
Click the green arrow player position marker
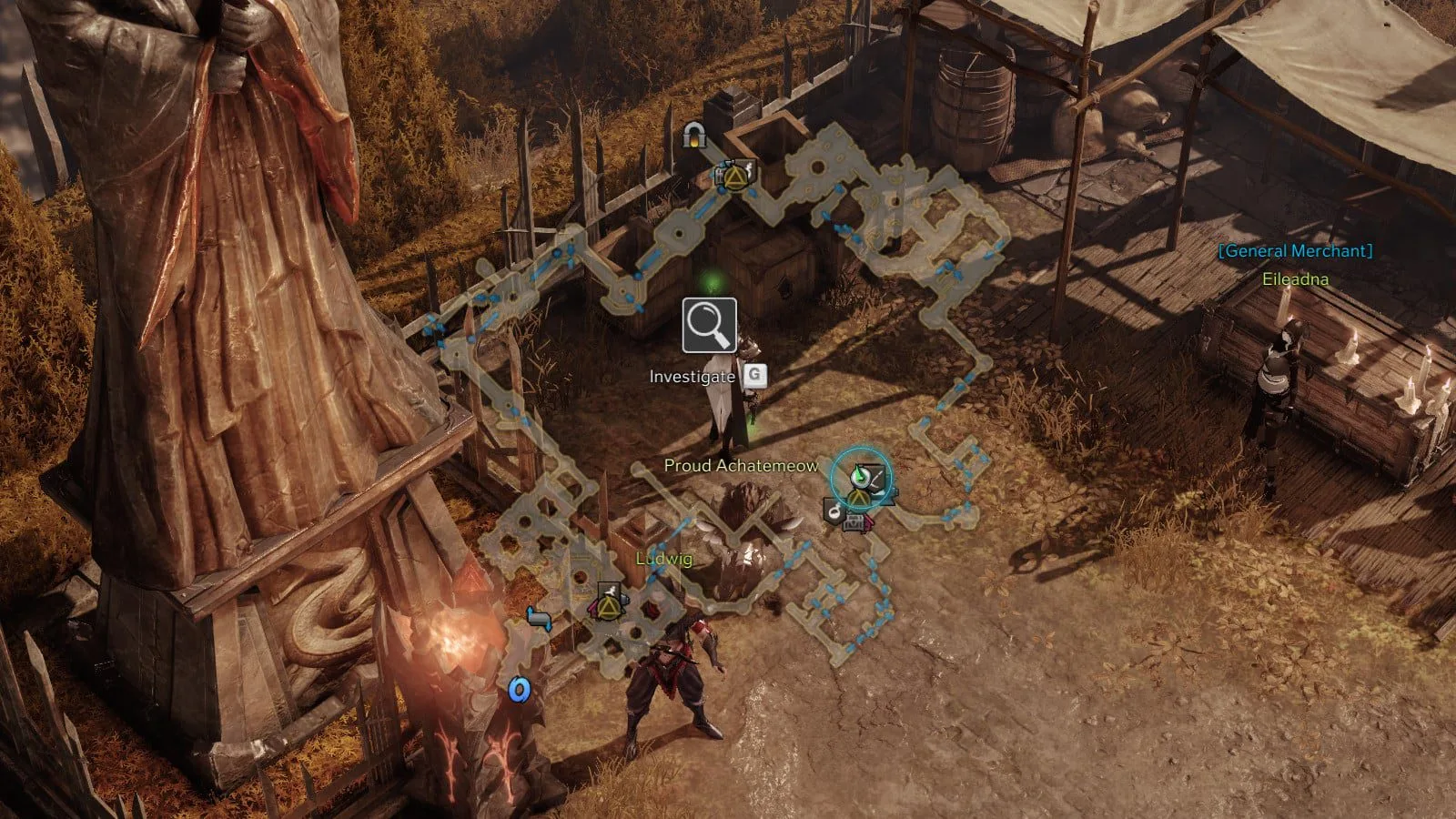[x=860, y=473]
